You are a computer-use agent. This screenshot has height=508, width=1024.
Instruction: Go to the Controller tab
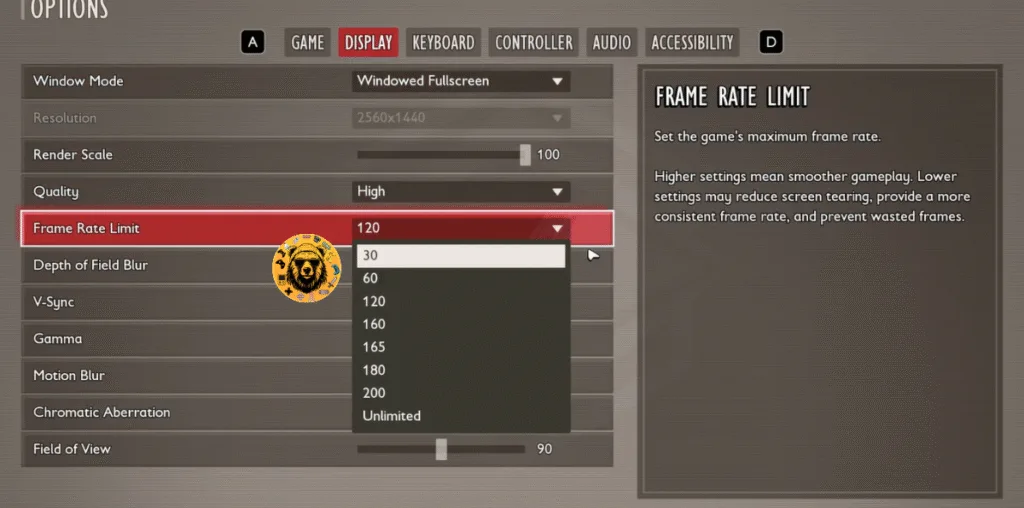[x=534, y=42]
